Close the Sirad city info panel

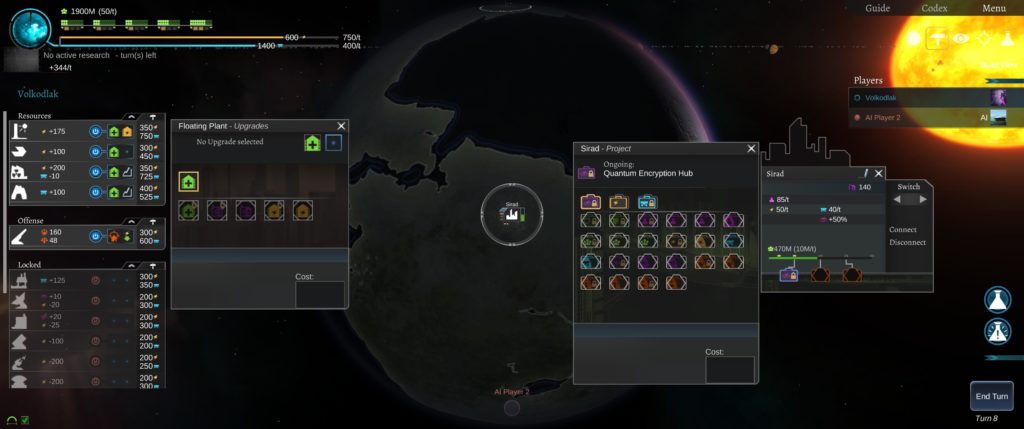(879, 173)
